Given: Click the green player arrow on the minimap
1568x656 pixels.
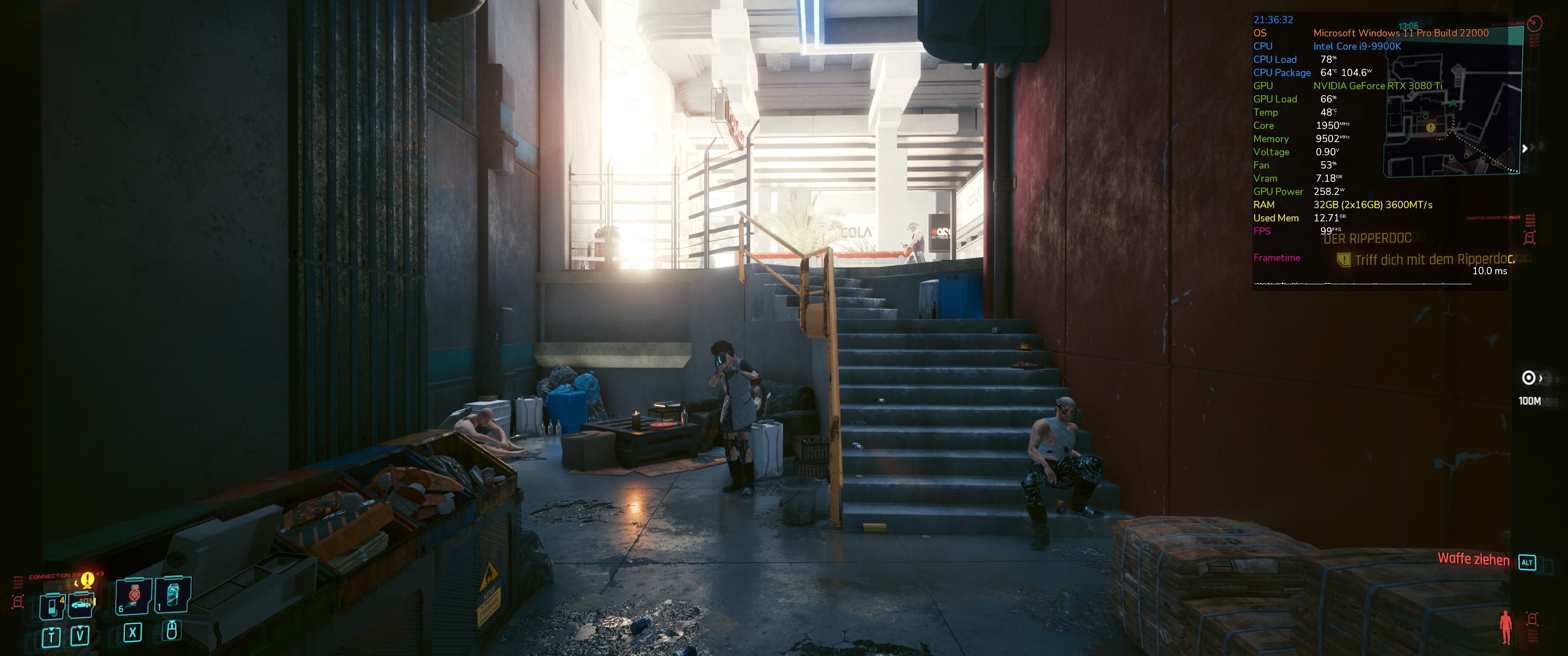Looking at the screenshot, I should pyautogui.click(x=1453, y=103).
